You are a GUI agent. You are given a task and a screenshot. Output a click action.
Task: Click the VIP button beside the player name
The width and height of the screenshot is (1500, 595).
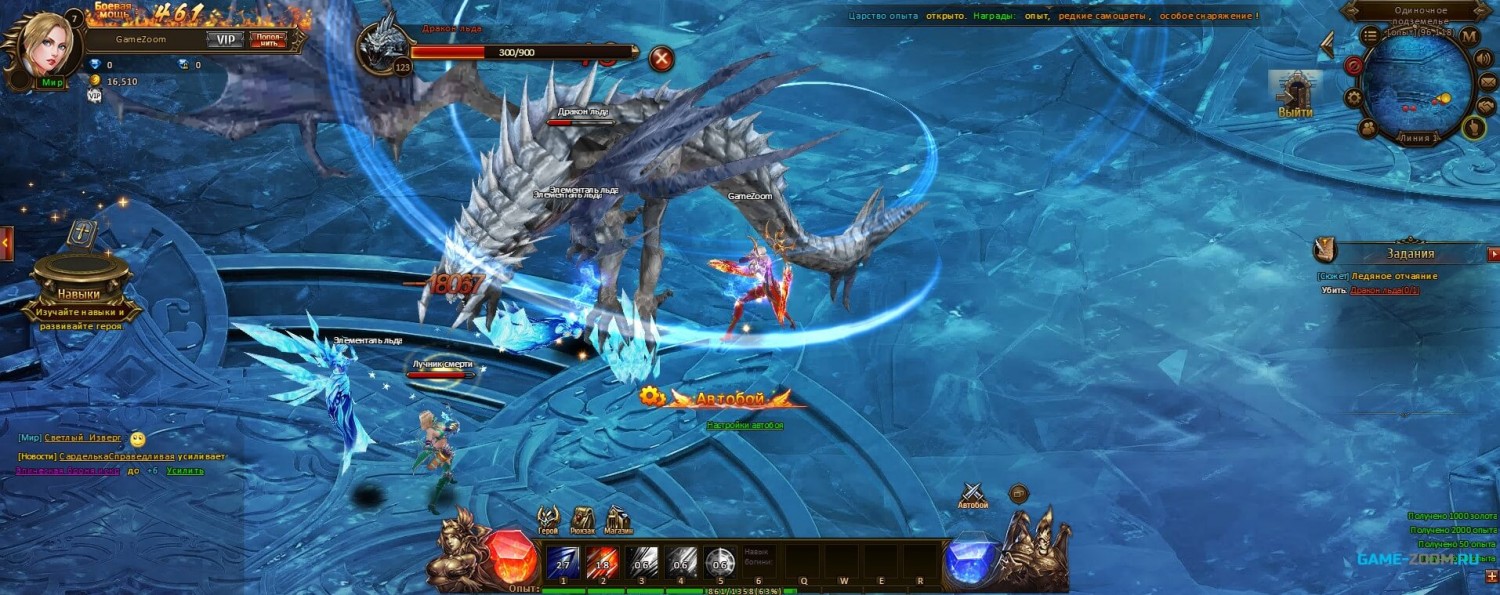point(225,40)
